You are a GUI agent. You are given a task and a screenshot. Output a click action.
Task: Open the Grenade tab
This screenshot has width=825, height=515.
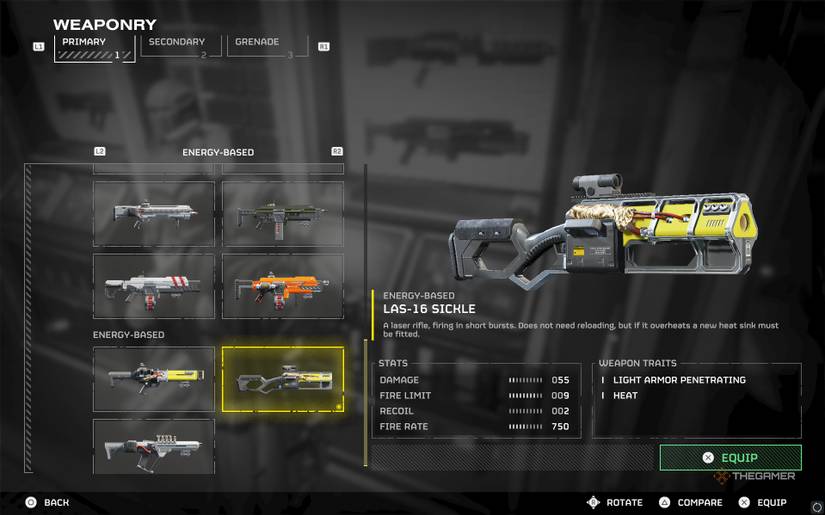click(x=264, y=46)
